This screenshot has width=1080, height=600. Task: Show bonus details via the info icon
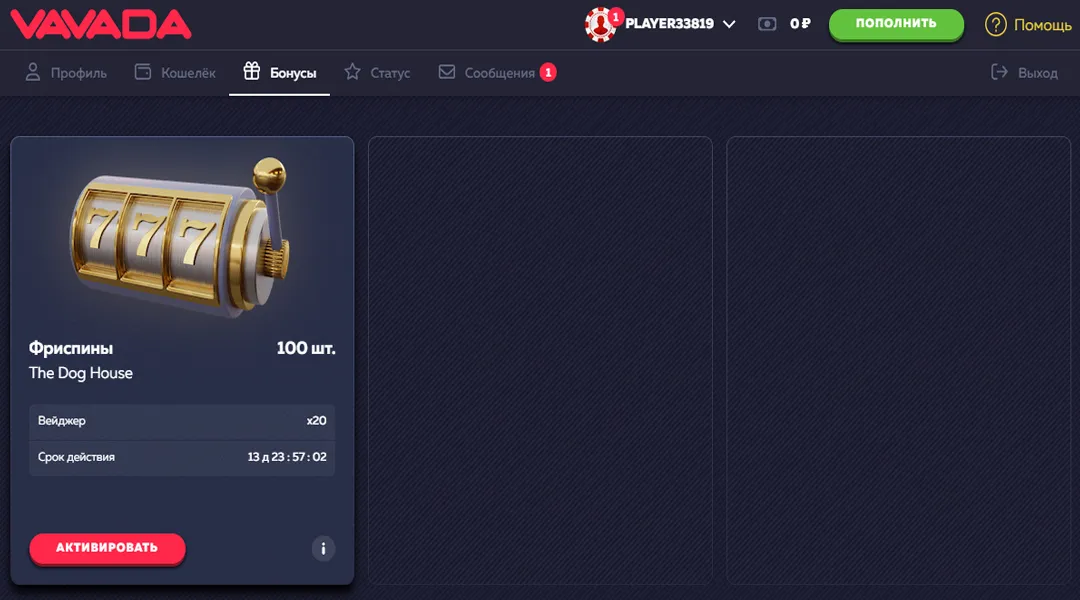coord(323,548)
